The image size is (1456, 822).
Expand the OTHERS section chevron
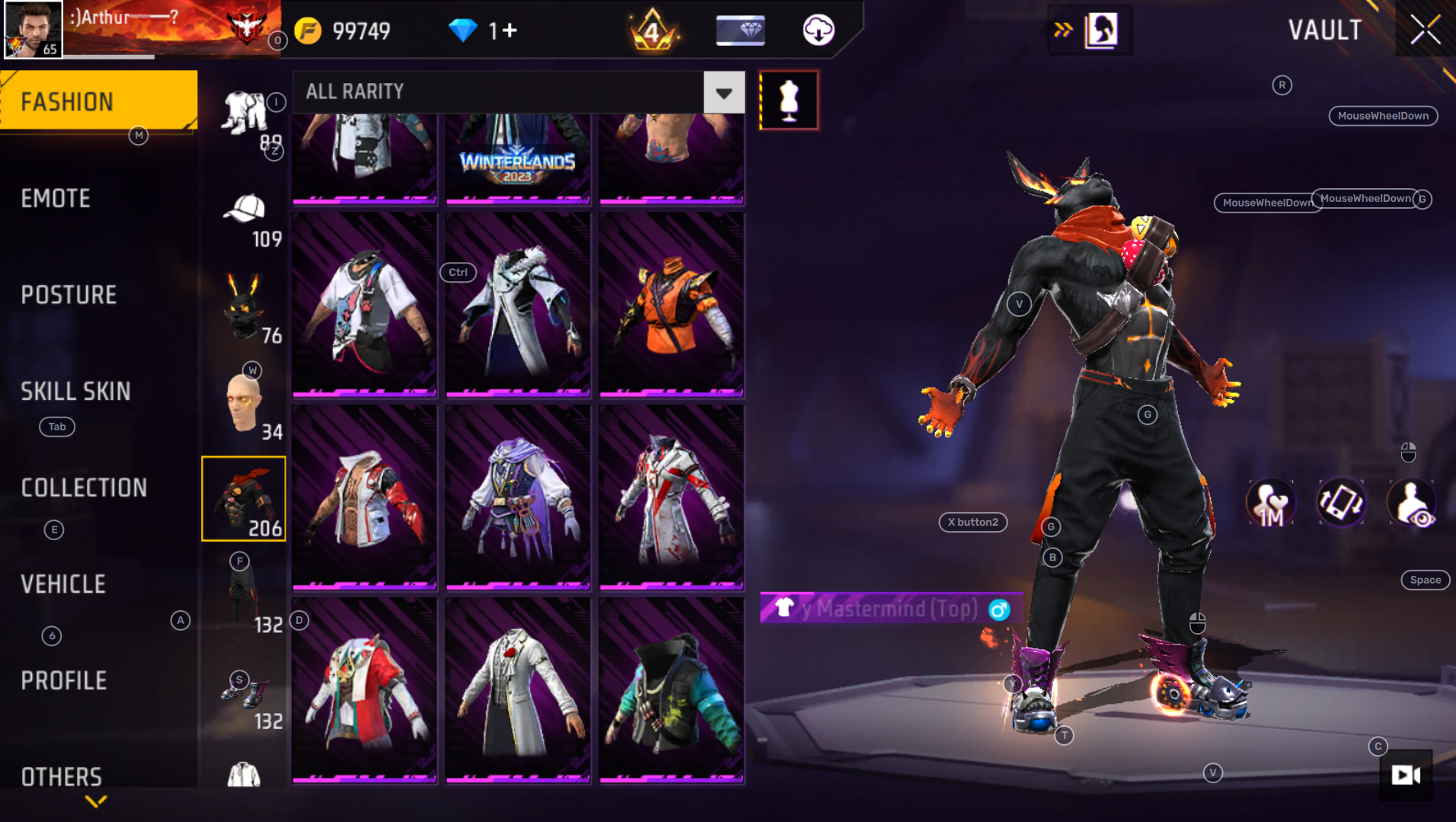96,801
